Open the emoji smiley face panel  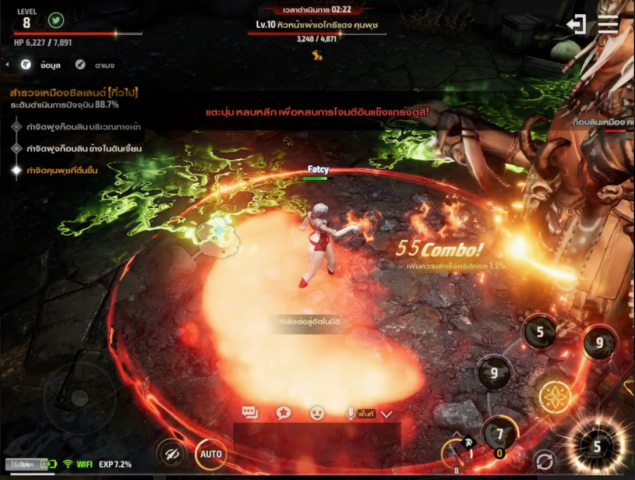coord(317,412)
